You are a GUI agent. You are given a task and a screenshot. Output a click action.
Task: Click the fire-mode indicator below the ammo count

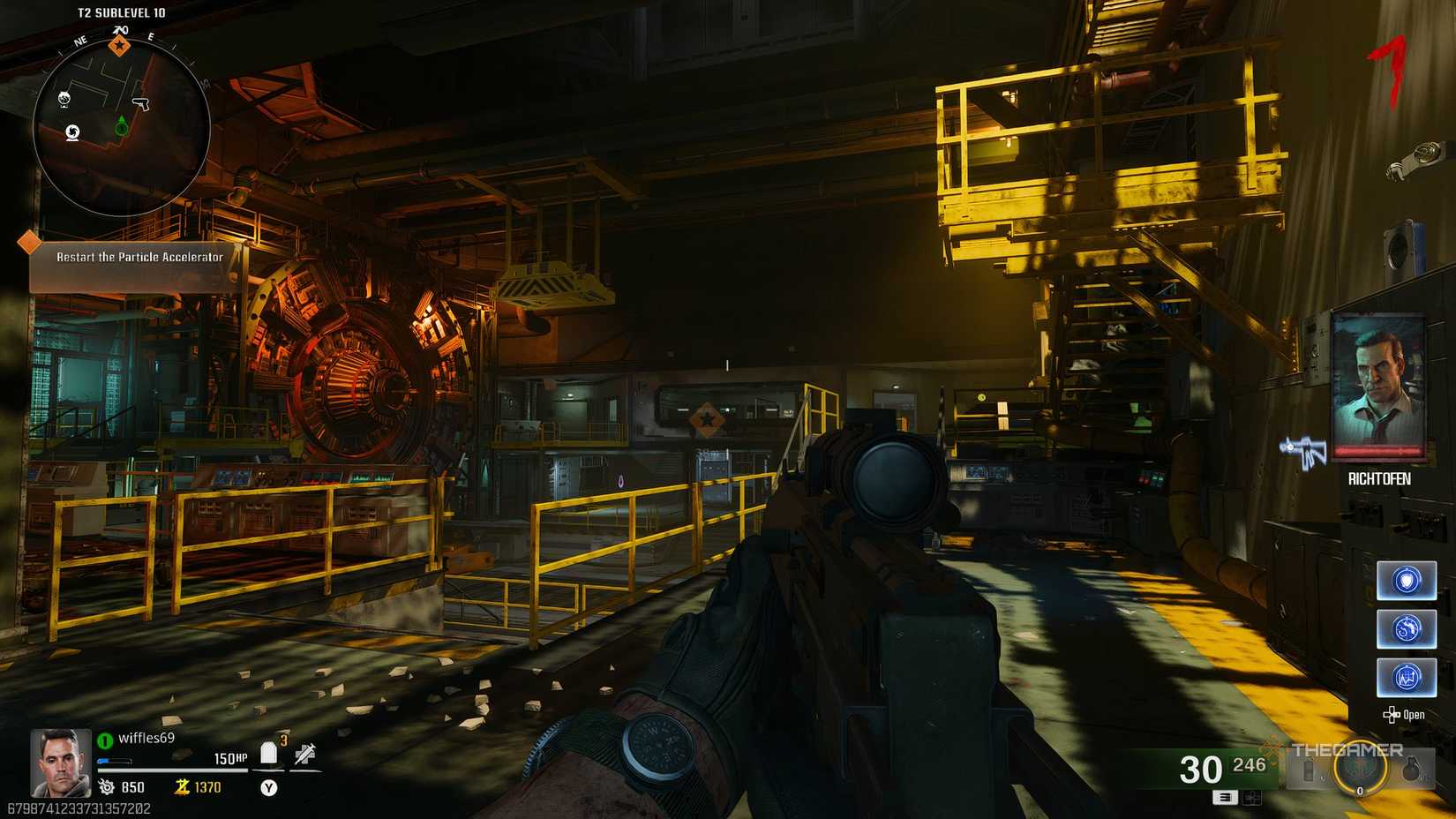pyautogui.click(x=1224, y=798)
